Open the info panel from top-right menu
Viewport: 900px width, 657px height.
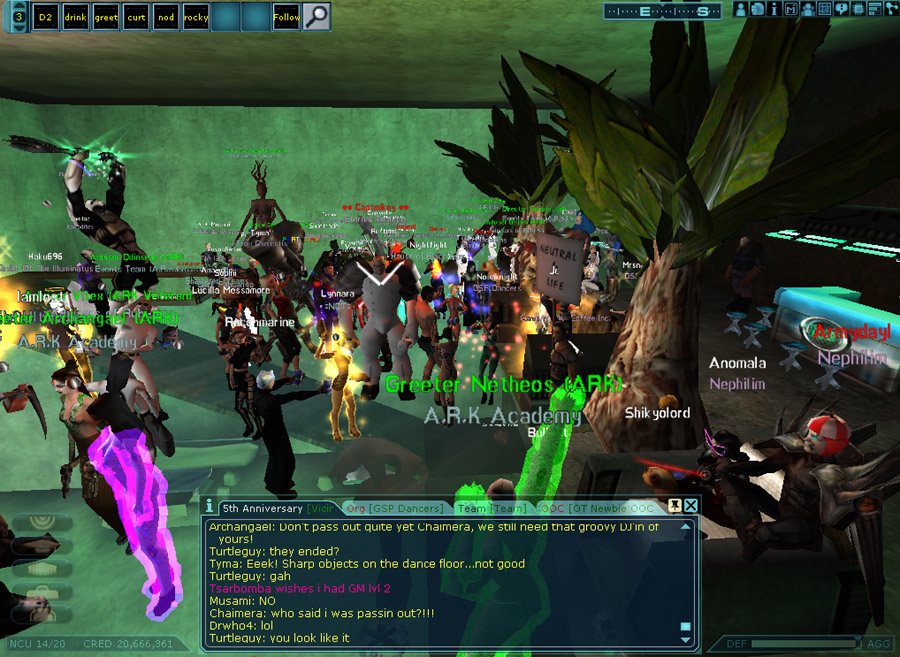click(x=774, y=9)
